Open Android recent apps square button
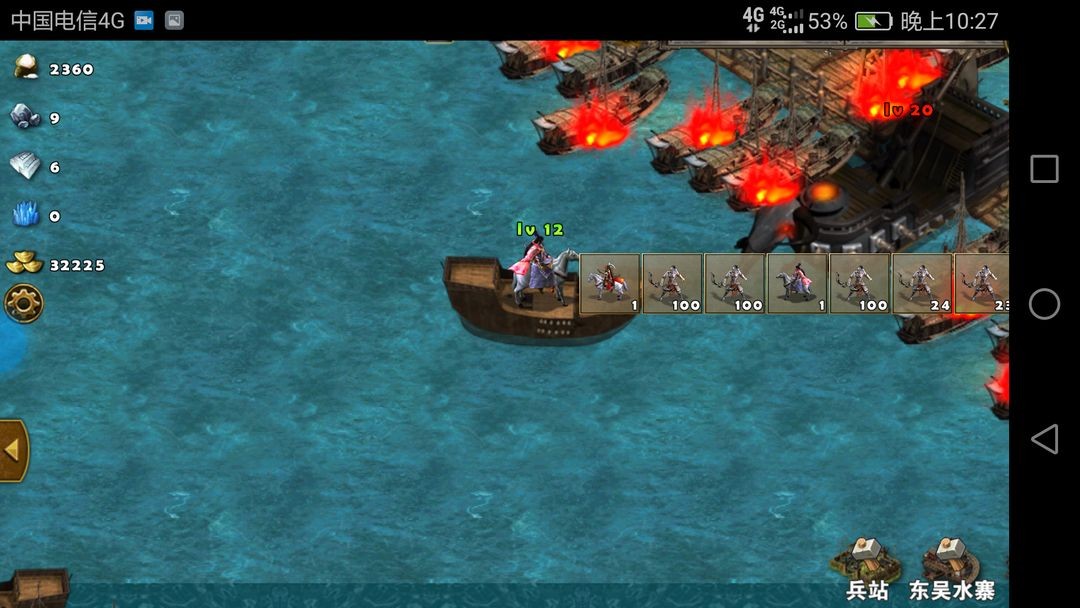The width and height of the screenshot is (1080, 608). [x=1044, y=169]
